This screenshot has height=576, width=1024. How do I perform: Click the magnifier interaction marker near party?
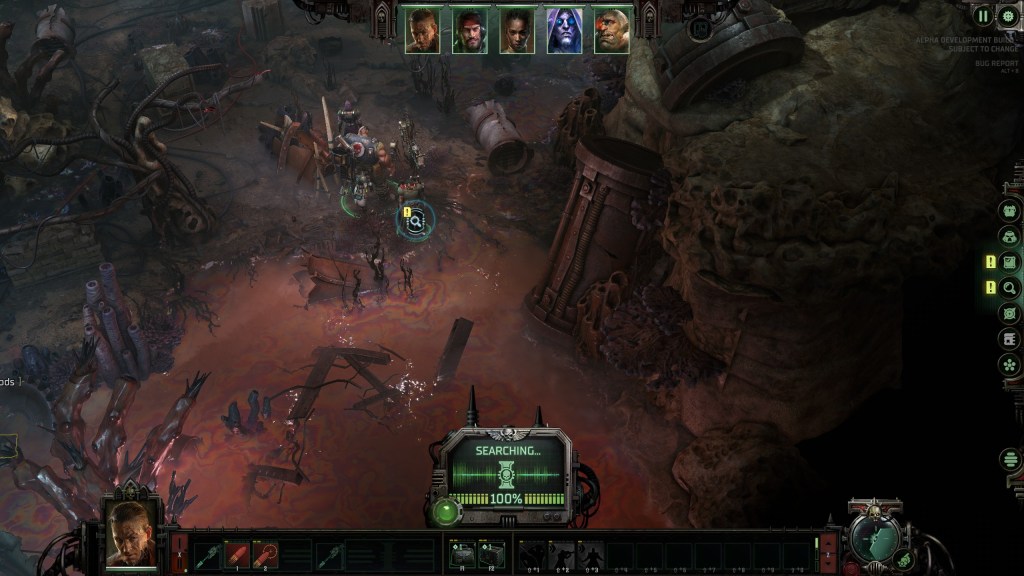pyautogui.click(x=416, y=222)
